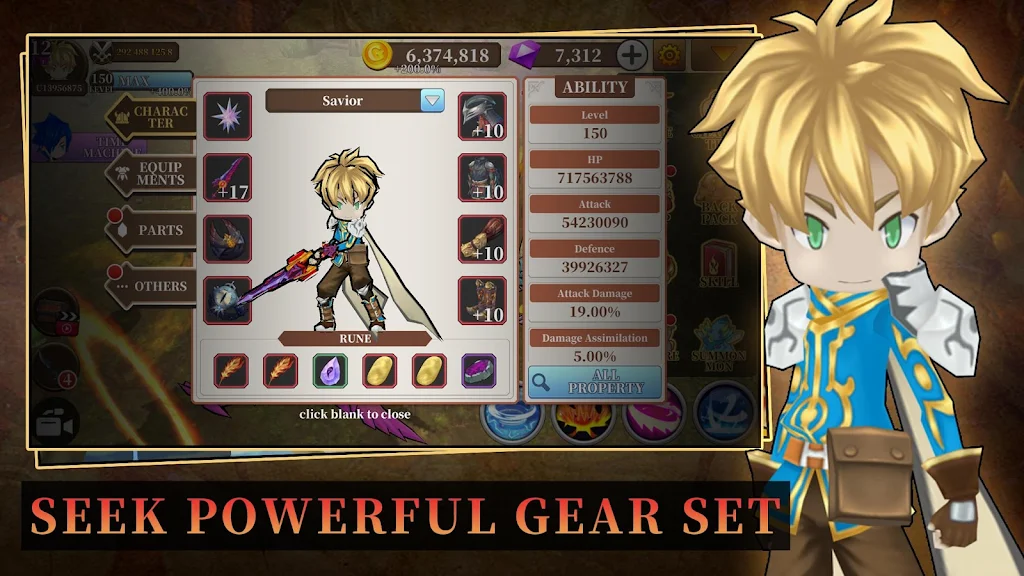This screenshot has width=1024, height=576.
Task: Switch to the Character tab
Action: [x=152, y=117]
